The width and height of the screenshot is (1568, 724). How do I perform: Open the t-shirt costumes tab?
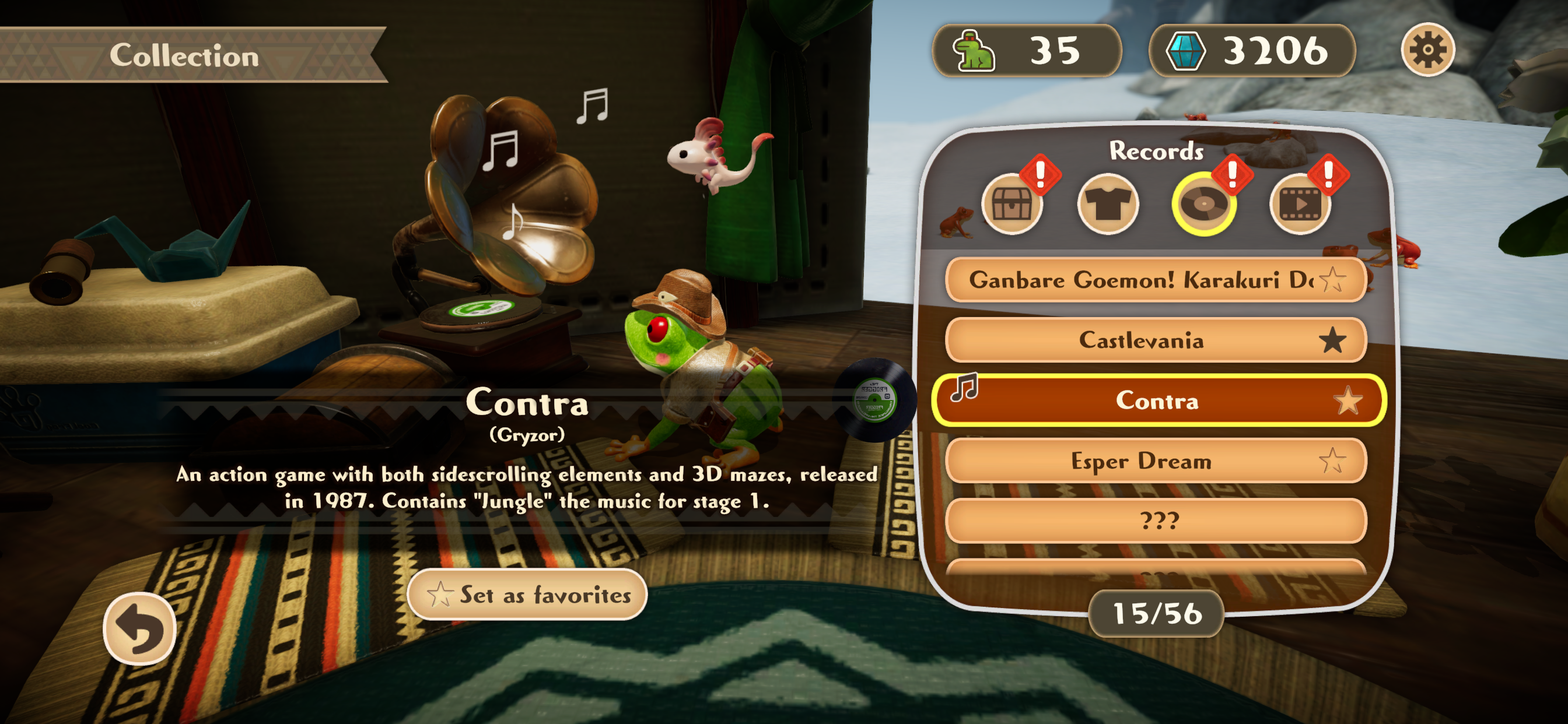point(1107,205)
